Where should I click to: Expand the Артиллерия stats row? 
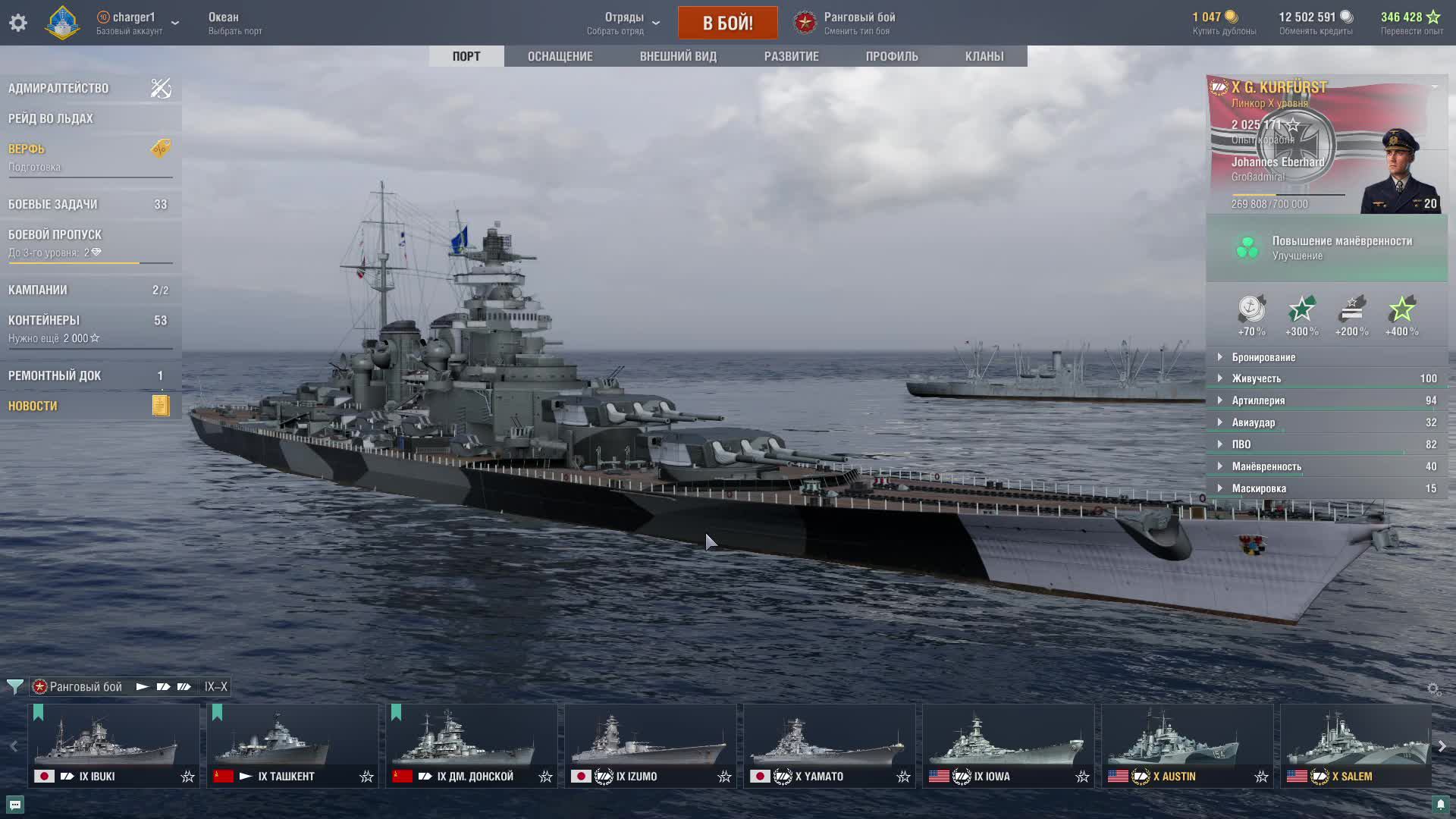point(1258,400)
